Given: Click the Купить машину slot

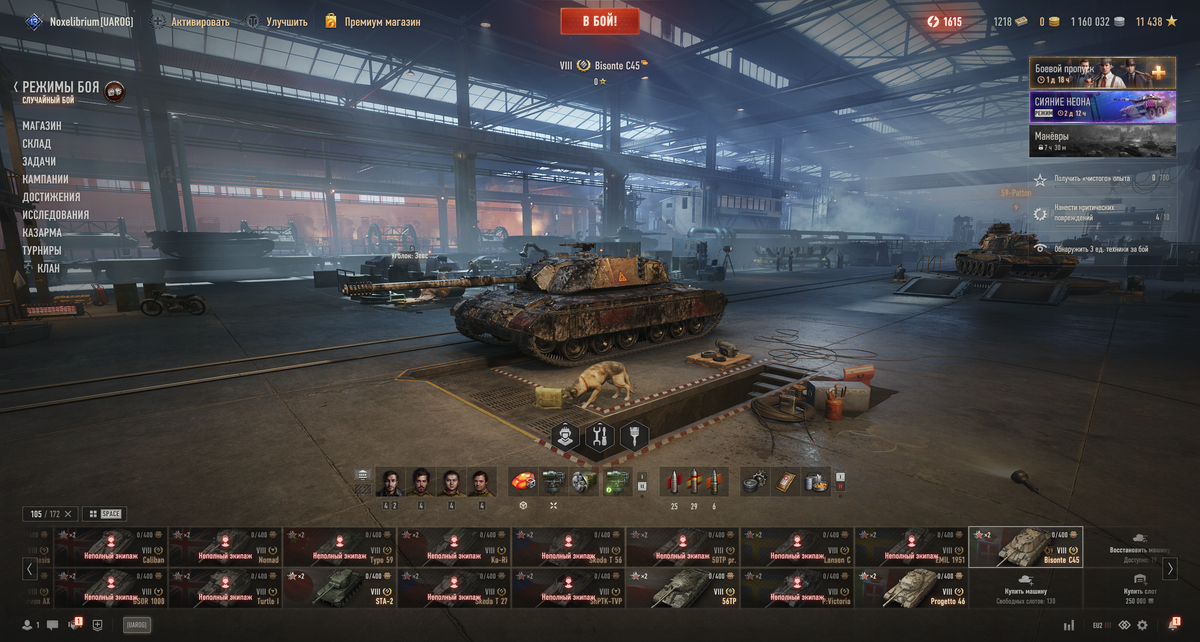Looking at the screenshot, I should pyautogui.click(x=1025, y=589).
